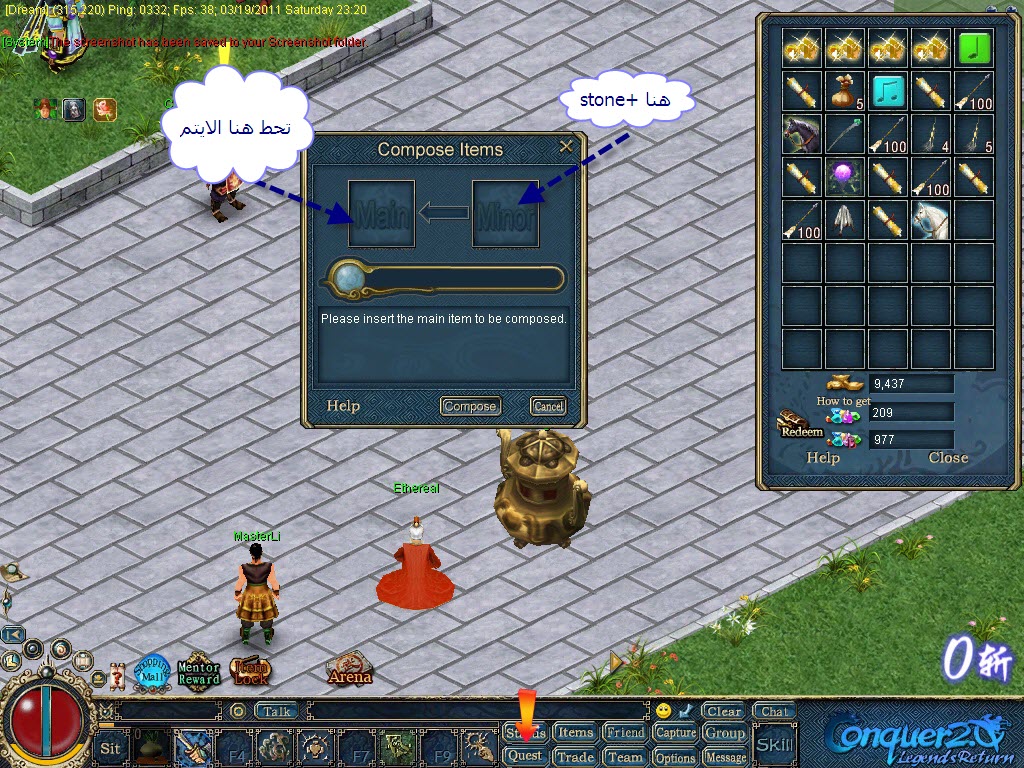The image size is (1024, 768).
Task: Open the Arena icon
Action: (349, 670)
